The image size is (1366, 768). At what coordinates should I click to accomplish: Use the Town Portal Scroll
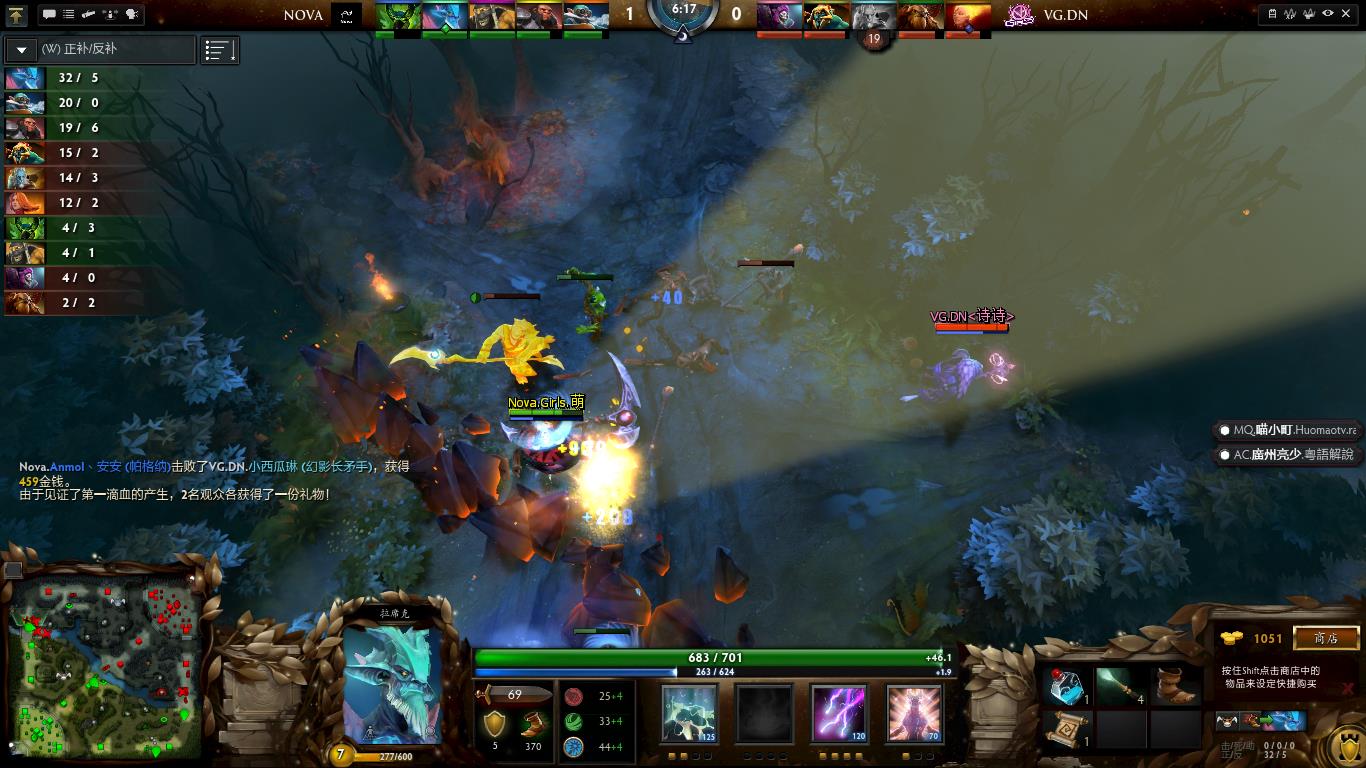click(x=1067, y=730)
